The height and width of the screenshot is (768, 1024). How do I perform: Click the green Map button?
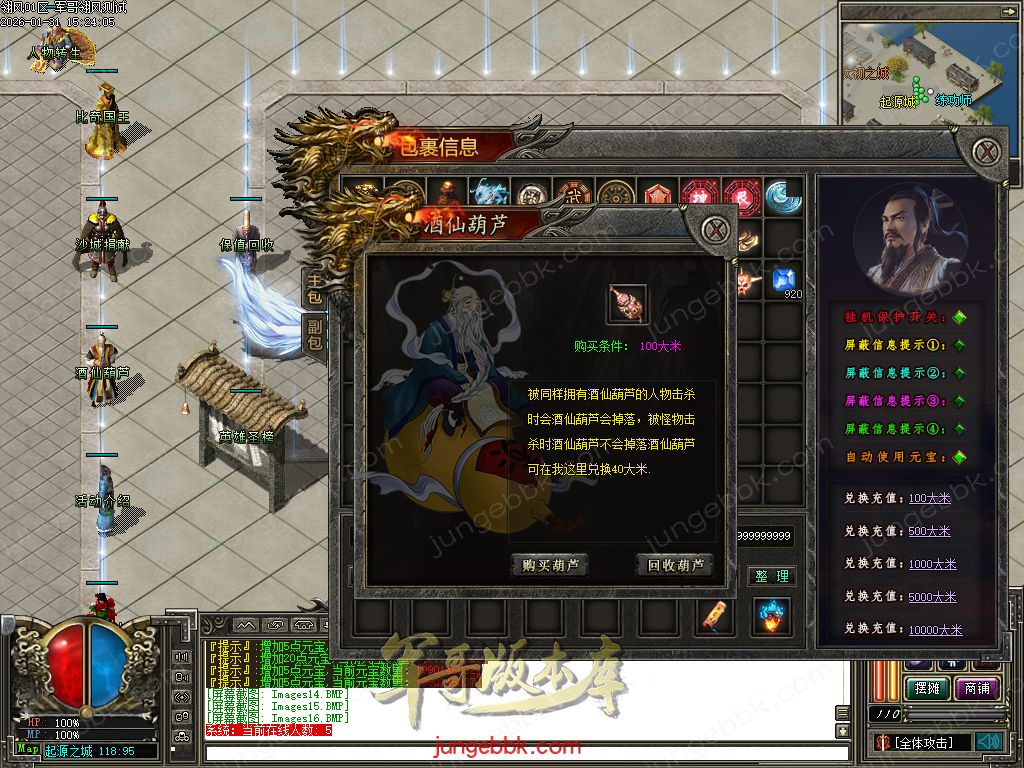pyautogui.click(x=28, y=749)
